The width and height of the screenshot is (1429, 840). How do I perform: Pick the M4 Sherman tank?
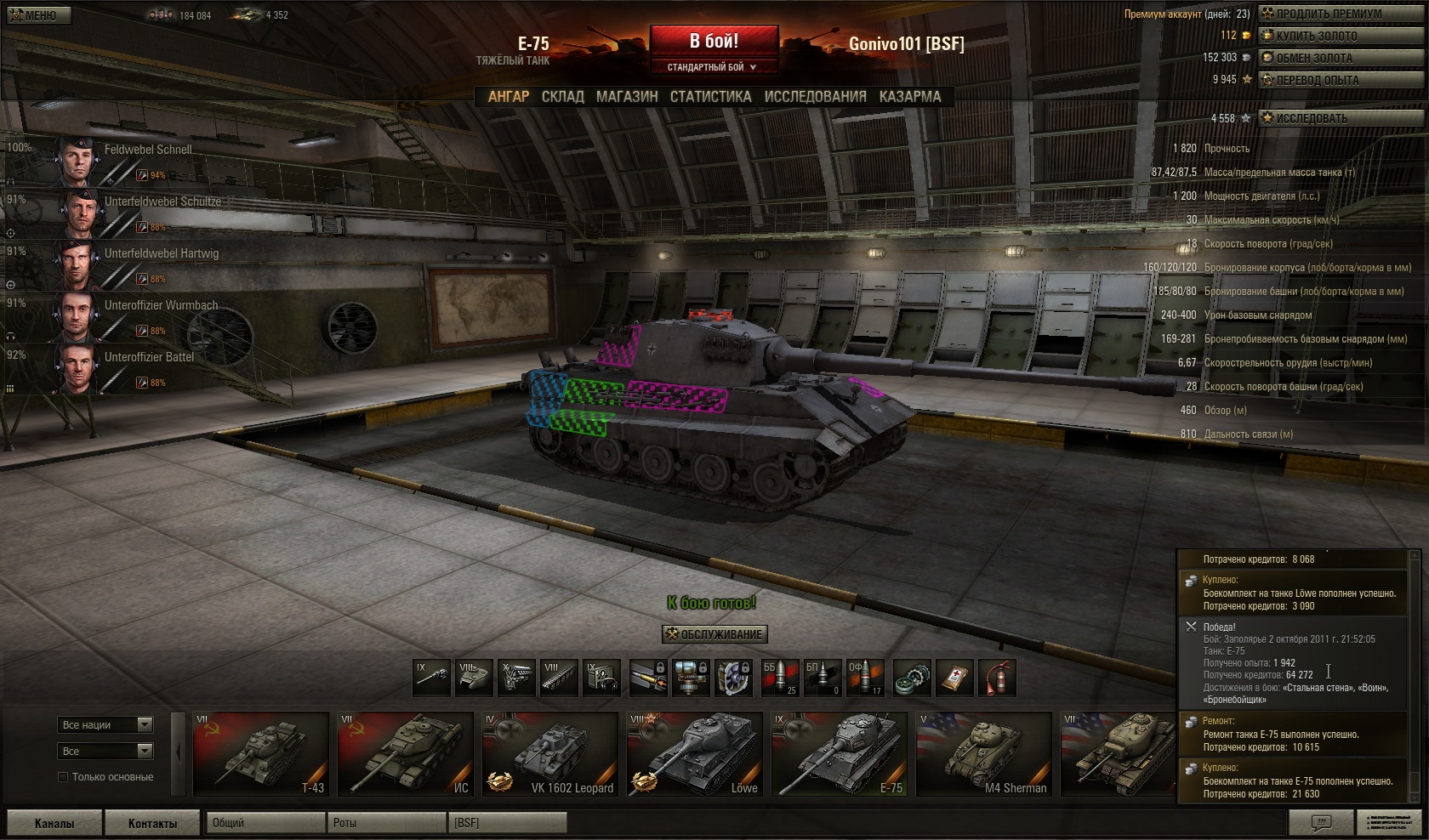click(x=983, y=753)
